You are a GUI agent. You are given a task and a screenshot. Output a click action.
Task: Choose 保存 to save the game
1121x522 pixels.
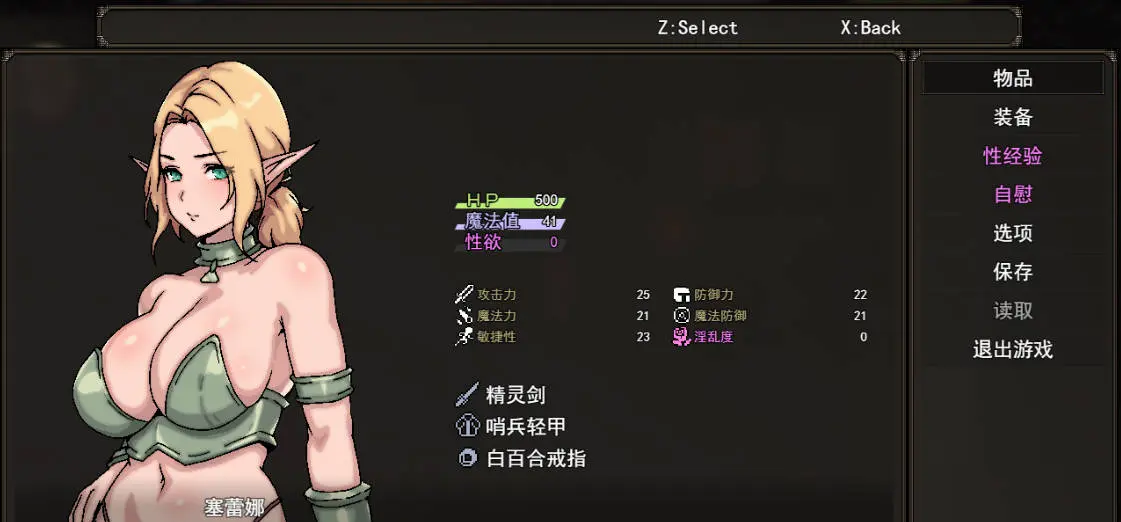[1012, 272]
